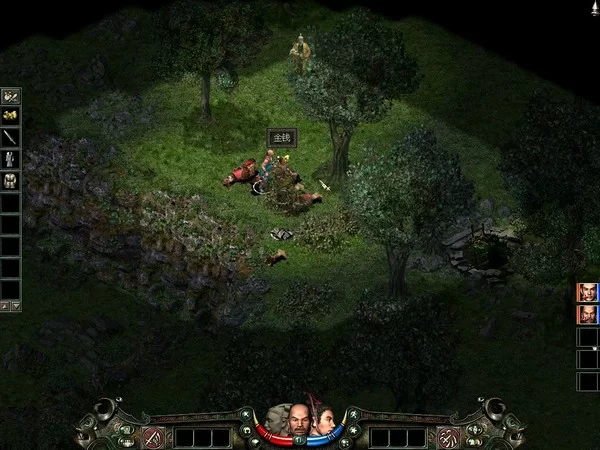Image resolution: width=600 pixels, height=450 pixels.
Task: Activate the red sword attack icon
Action: 154,437
